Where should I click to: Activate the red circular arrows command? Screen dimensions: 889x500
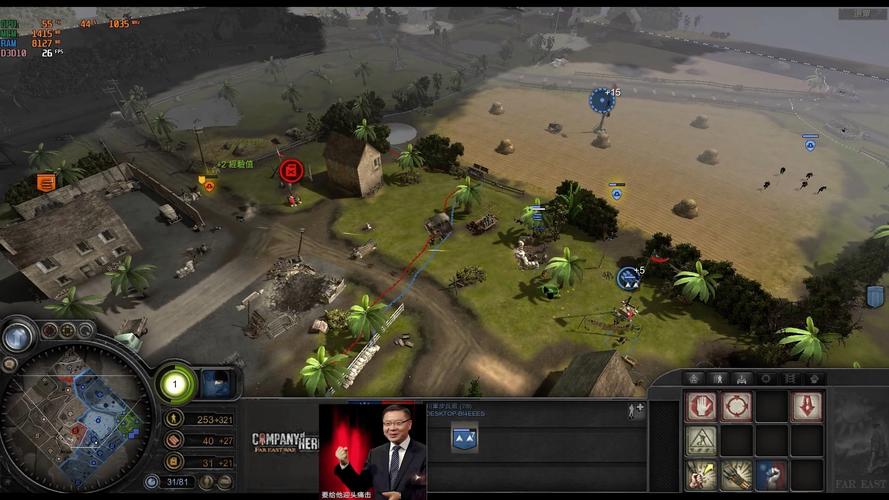(736, 406)
